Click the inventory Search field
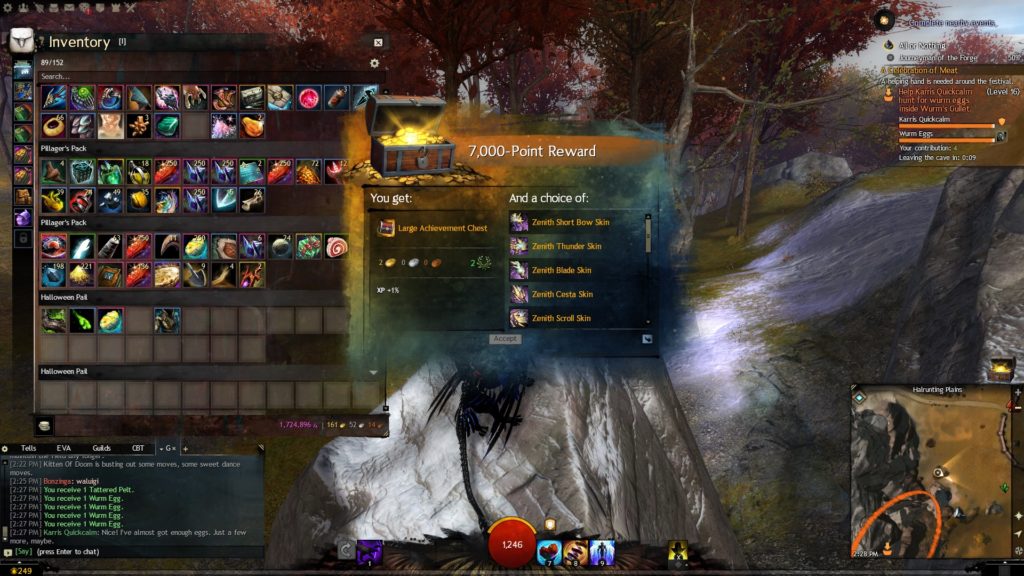 pos(200,76)
